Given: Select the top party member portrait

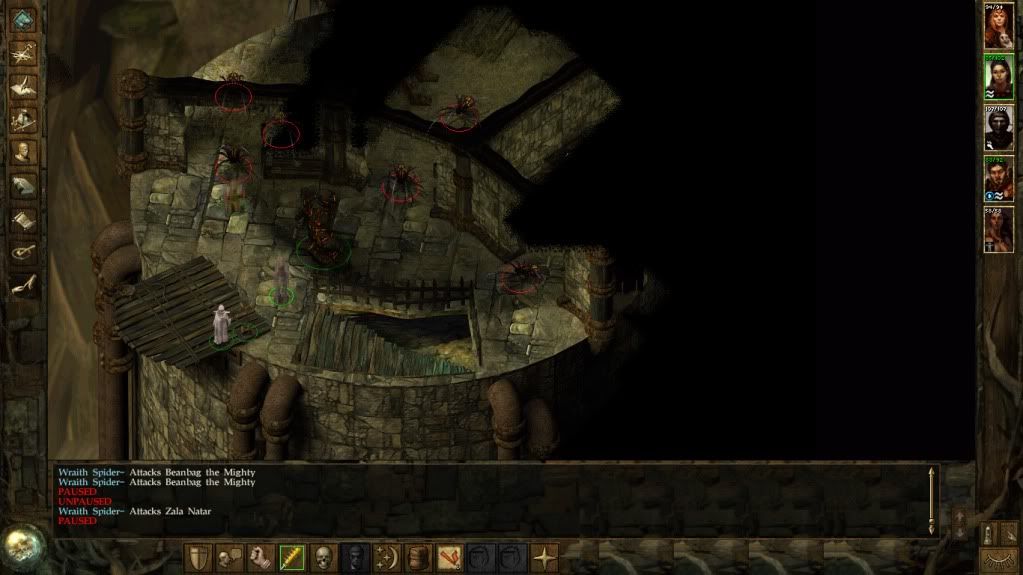Looking at the screenshot, I should click(998, 29).
